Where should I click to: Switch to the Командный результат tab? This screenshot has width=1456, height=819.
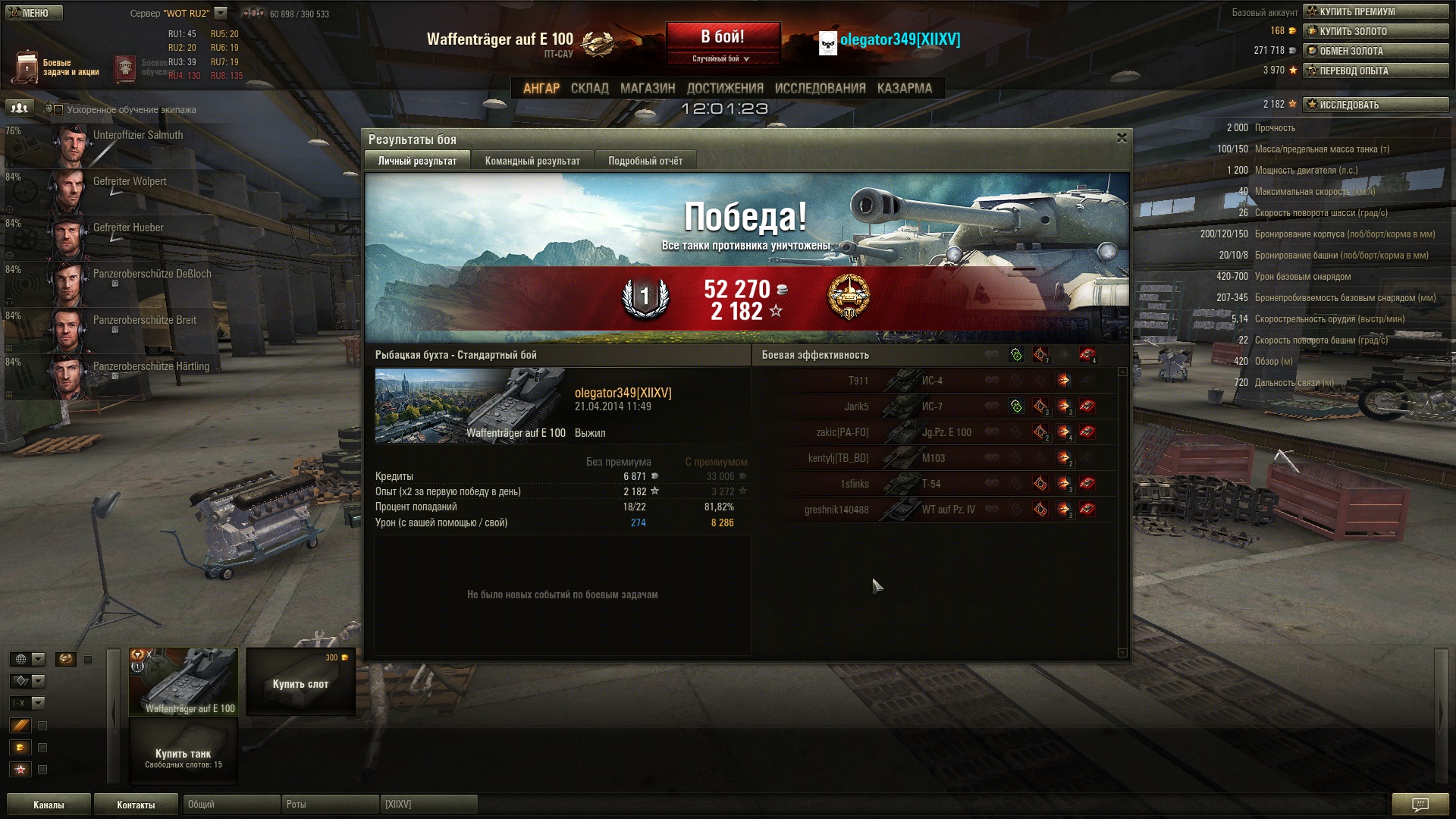coord(532,161)
